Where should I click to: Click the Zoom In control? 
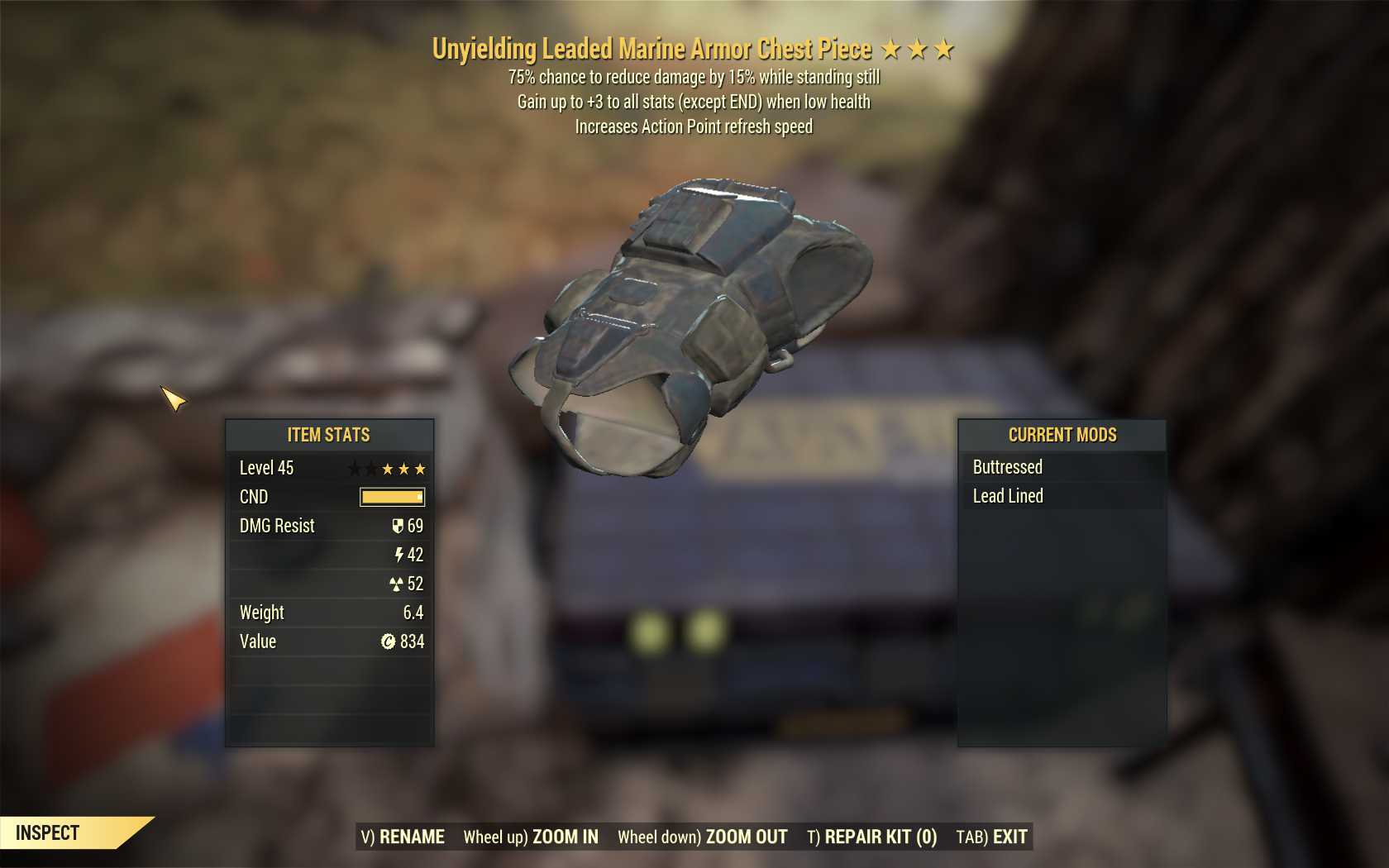[x=531, y=837]
